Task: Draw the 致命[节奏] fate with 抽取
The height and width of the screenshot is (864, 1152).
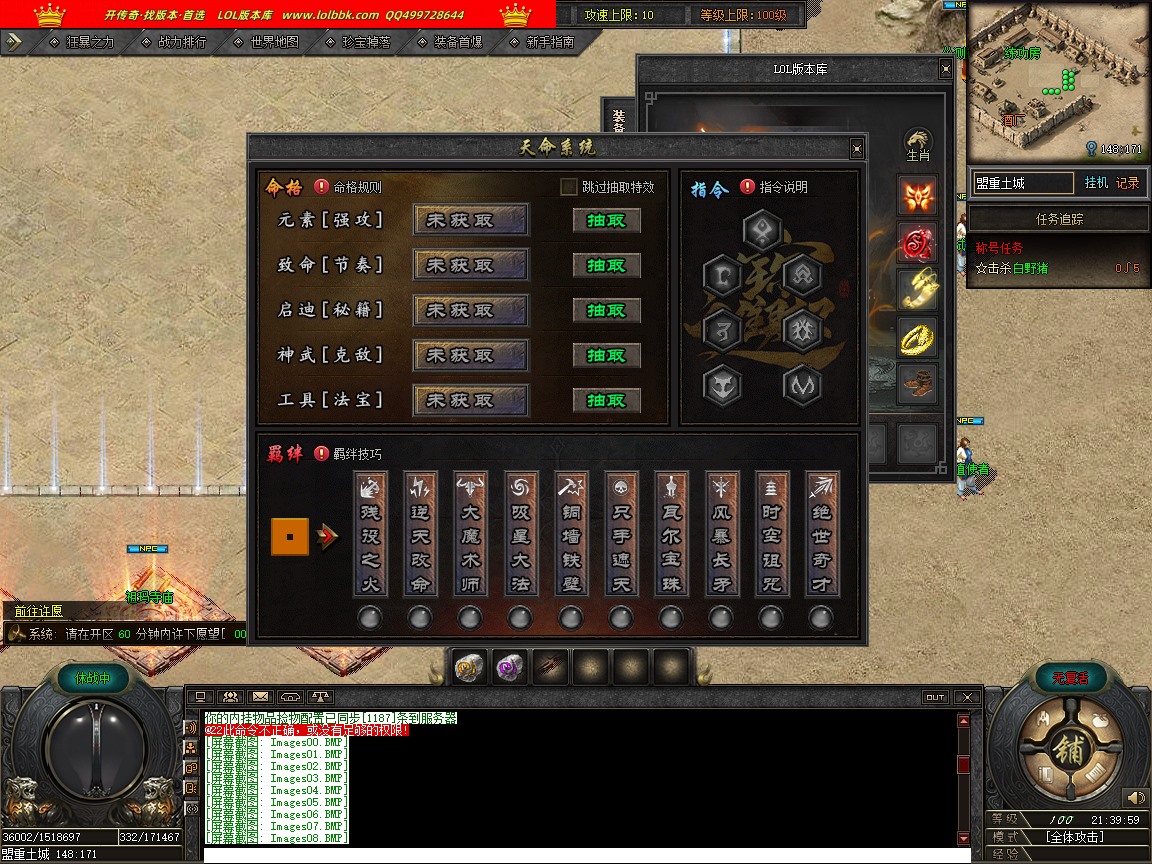Action: (606, 265)
